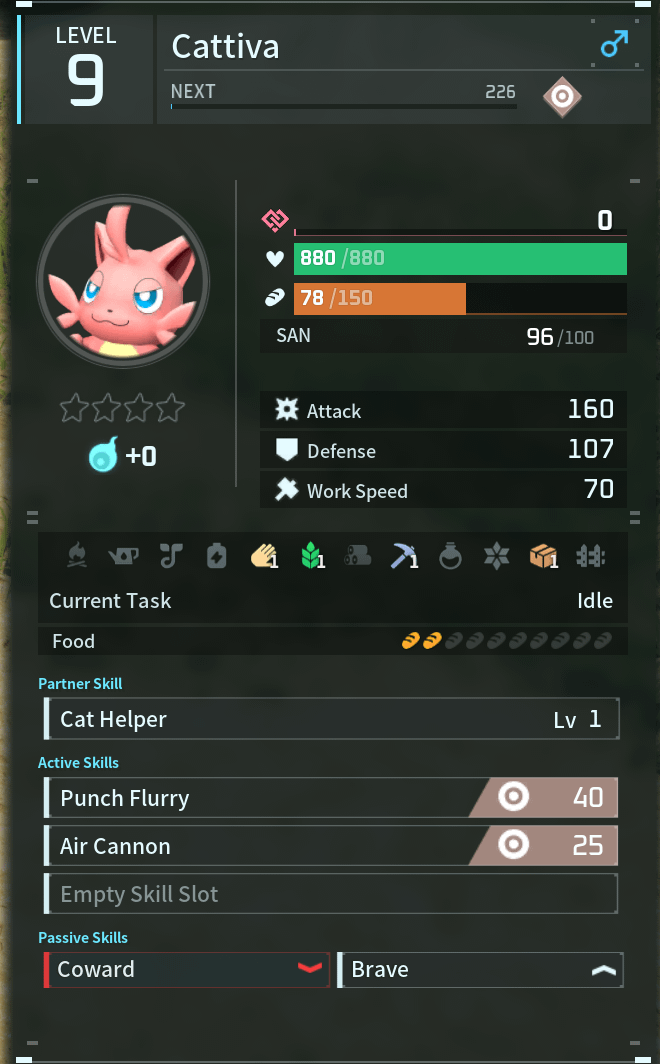Select the Brave passive skill

pos(480,969)
